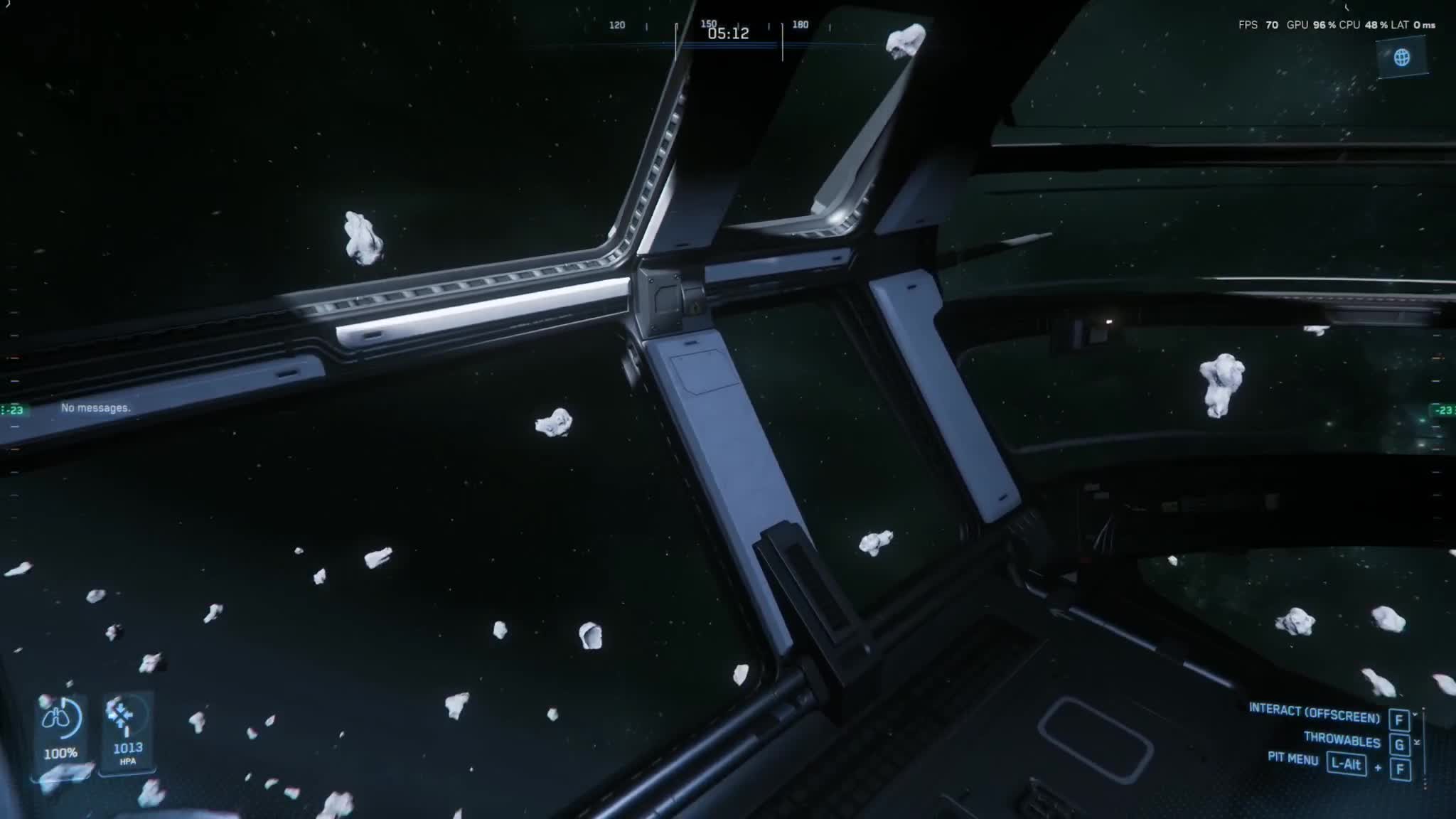The height and width of the screenshot is (819, 1456).
Task: Click the F keybind icon for Interact
Action: [x=1401, y=720]
